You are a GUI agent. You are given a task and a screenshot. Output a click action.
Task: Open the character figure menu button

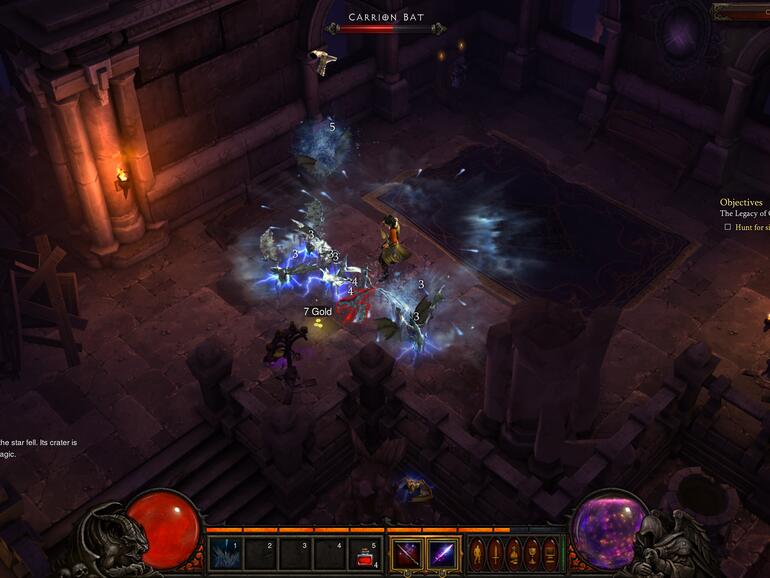pos(478,553)
